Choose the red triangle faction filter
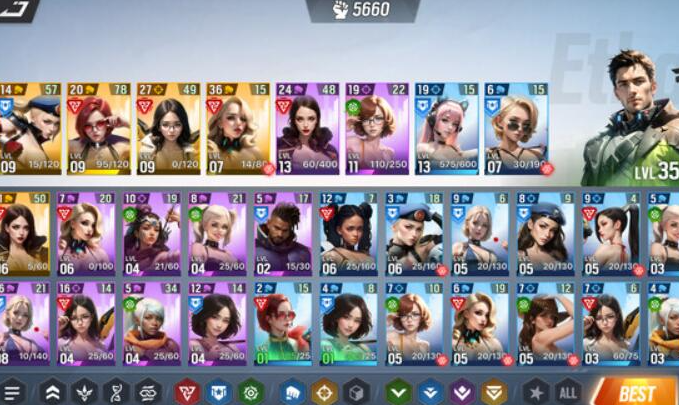The image size is (679, 405). coord(186,392)
